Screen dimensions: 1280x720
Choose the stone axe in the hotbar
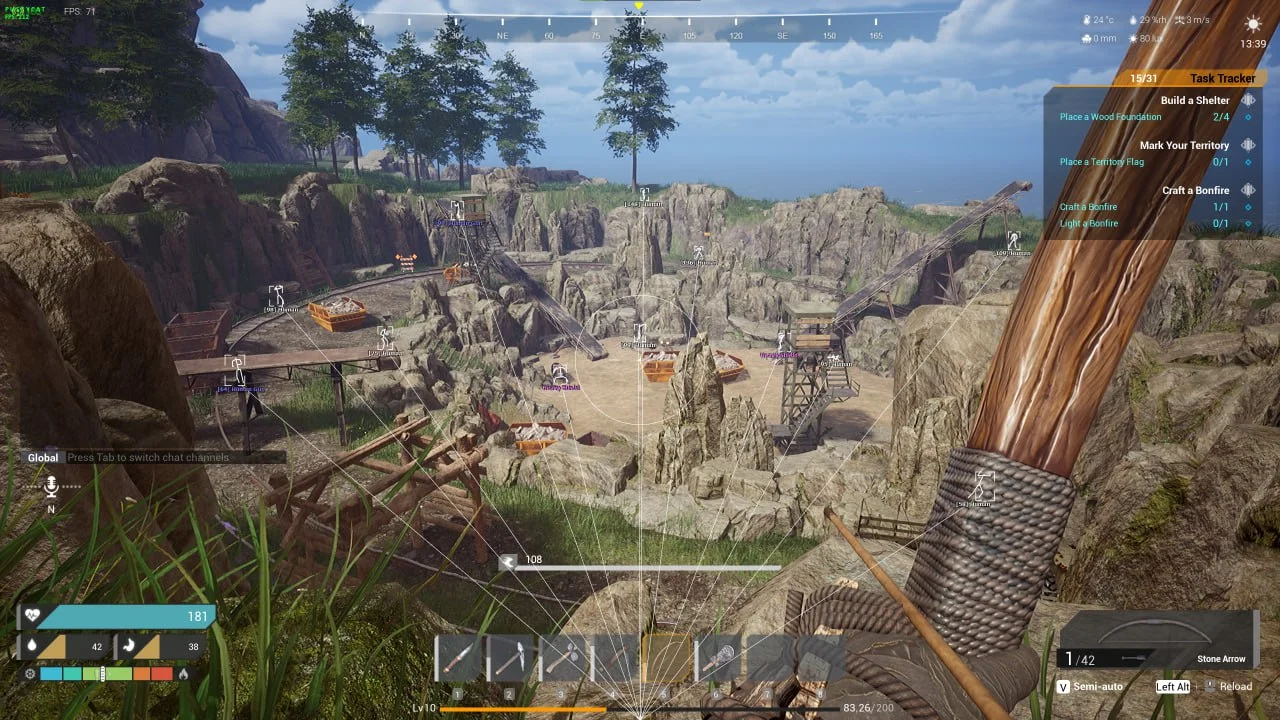(562, 658)
